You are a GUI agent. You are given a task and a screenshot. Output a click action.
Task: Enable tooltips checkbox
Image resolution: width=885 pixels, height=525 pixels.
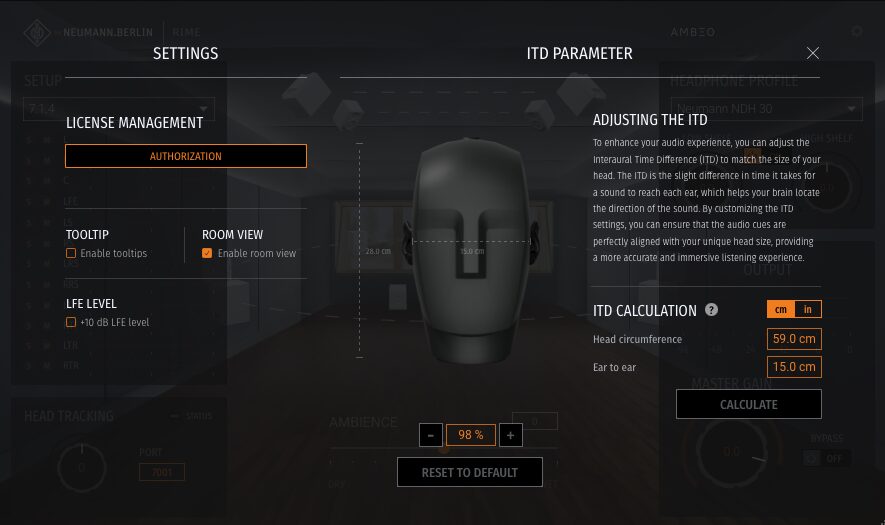tap(71, 254)
